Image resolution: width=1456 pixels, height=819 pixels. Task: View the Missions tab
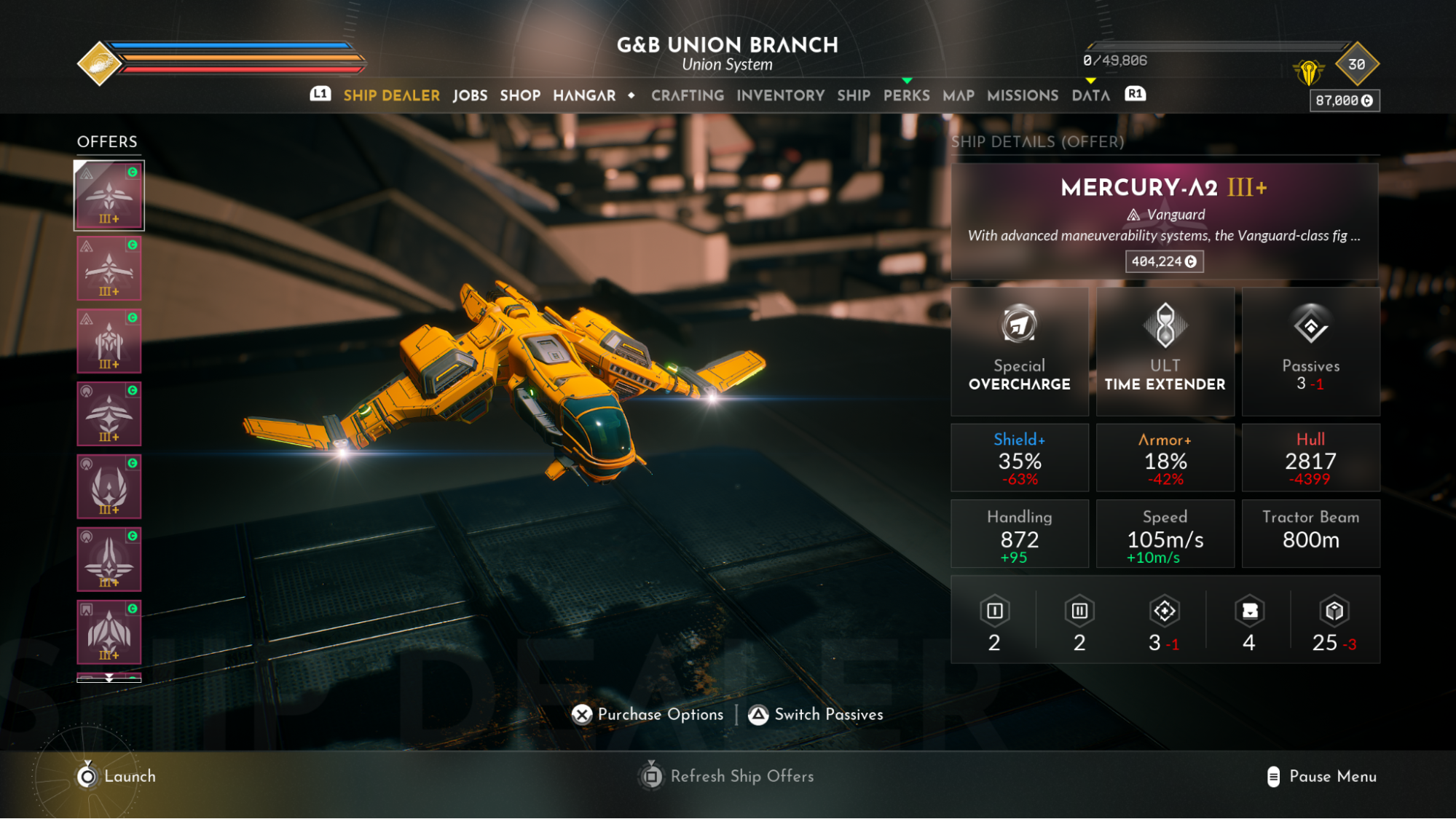pos(1022,95)
